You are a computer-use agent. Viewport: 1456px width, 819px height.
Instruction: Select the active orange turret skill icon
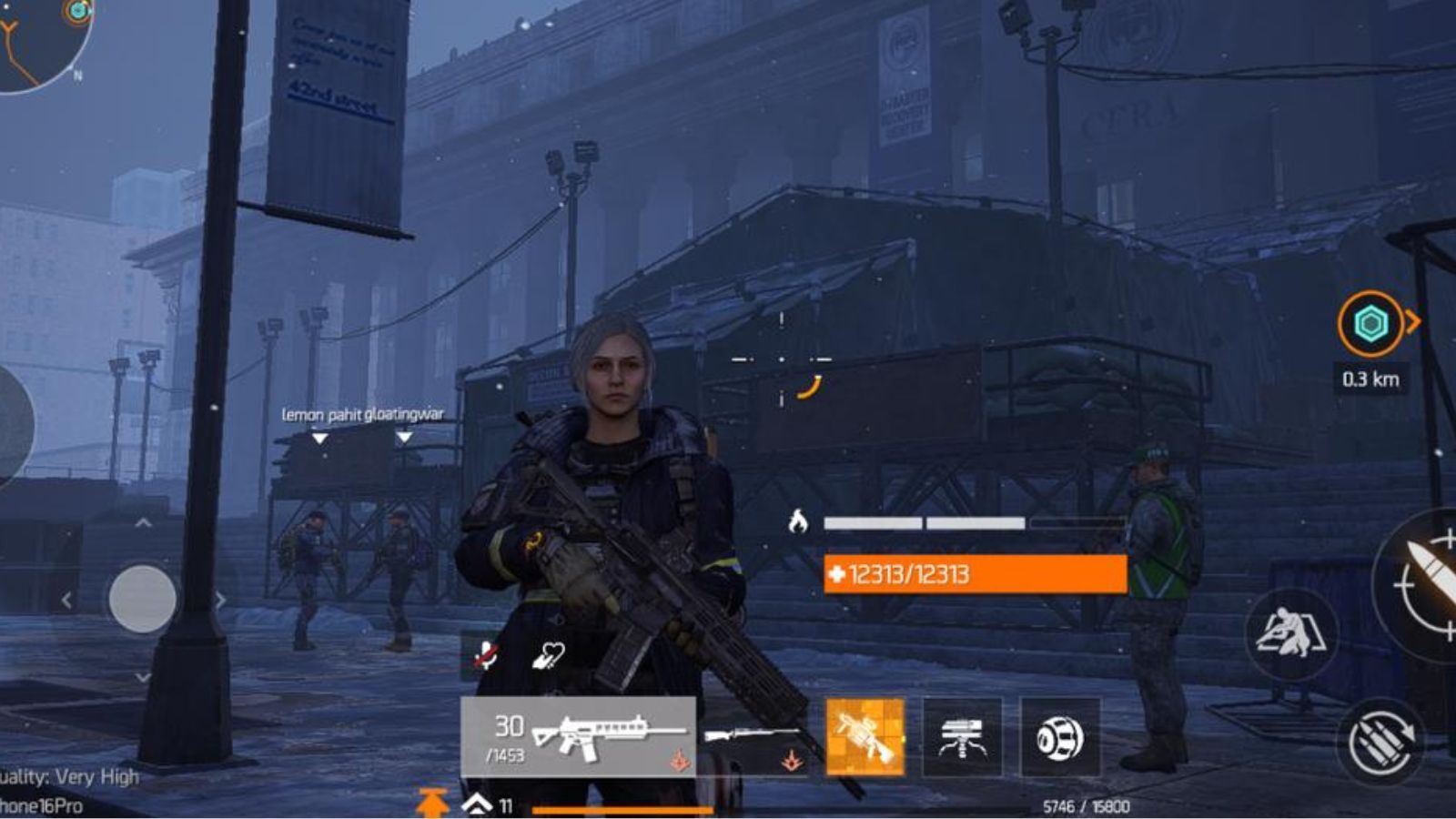(865, 737)
